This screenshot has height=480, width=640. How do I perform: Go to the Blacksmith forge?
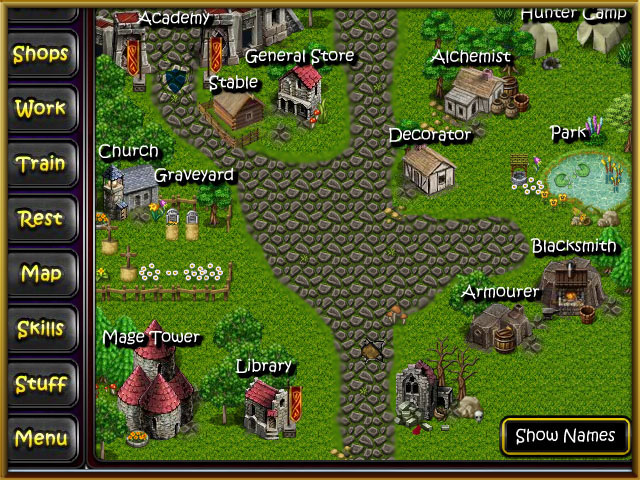click(571, 284)
